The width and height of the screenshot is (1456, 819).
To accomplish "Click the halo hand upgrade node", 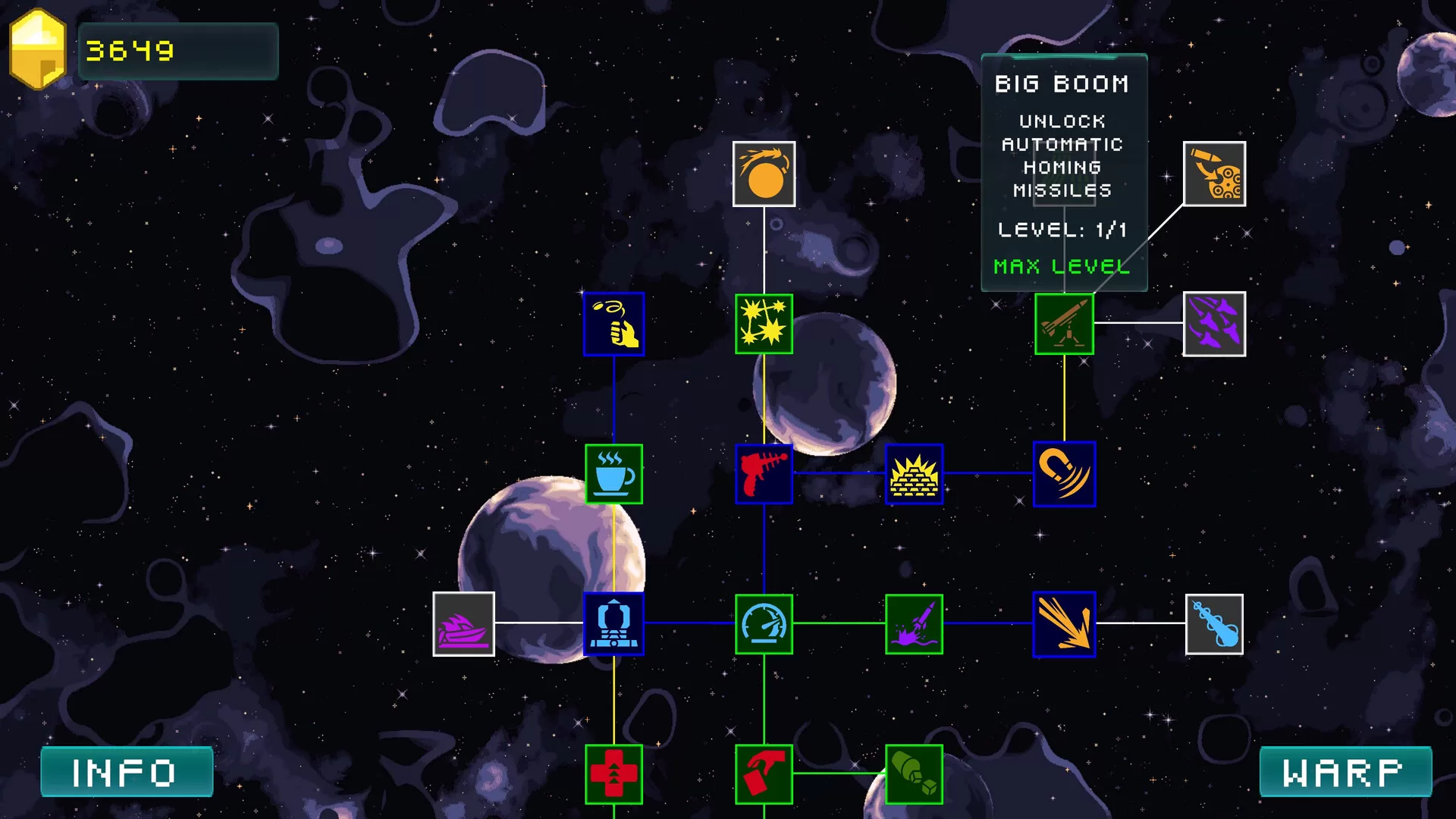I will 613,323.
